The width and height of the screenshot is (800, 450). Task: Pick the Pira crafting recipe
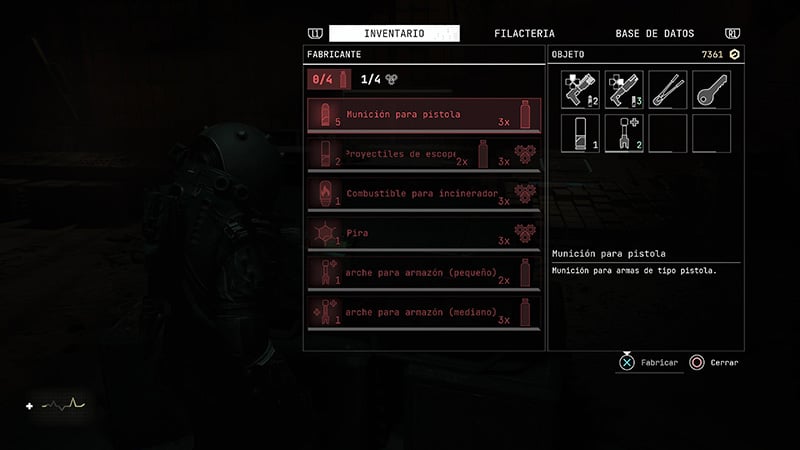tap(424, 233)
